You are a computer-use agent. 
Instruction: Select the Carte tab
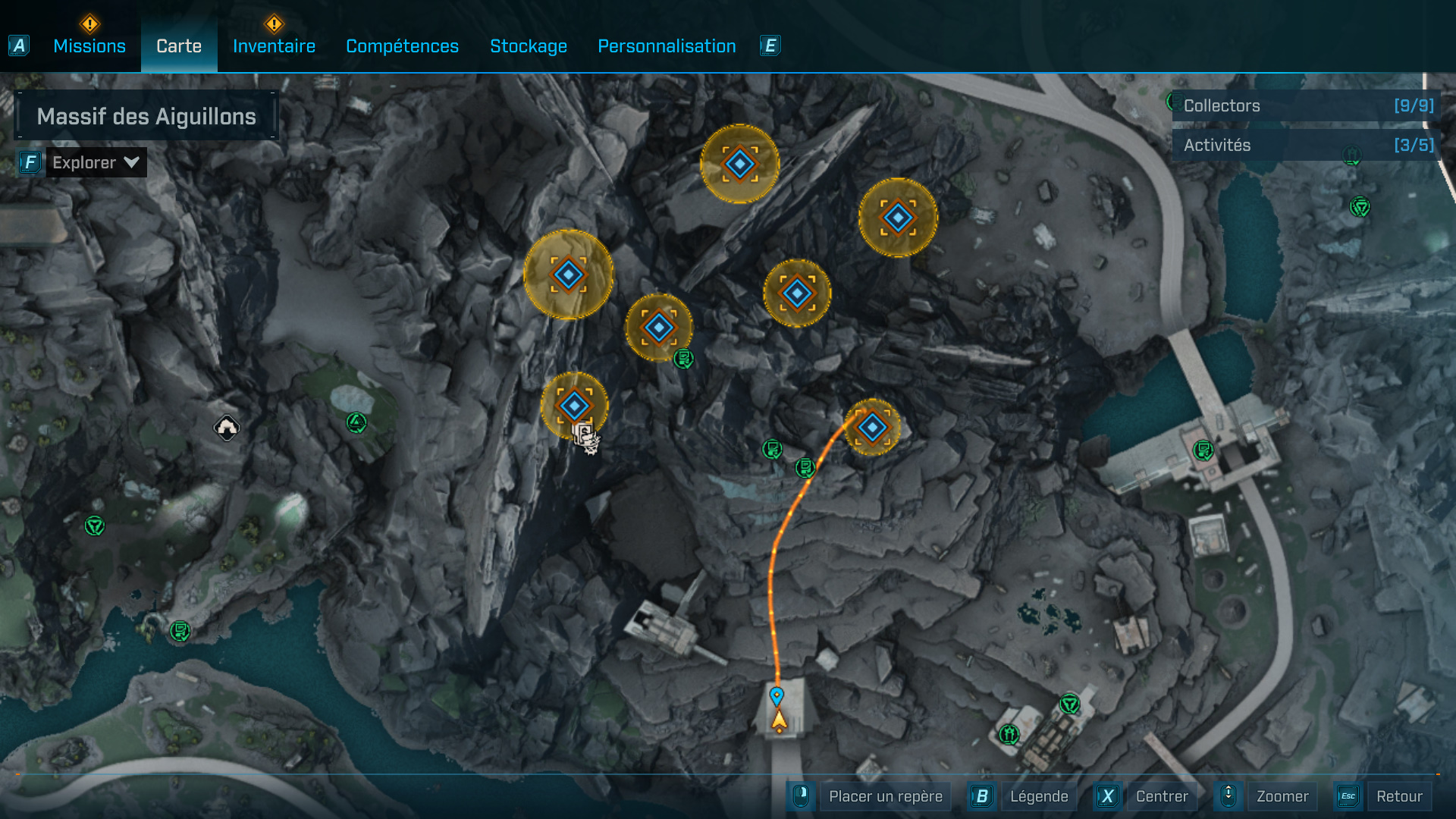(x=179, y=46)
